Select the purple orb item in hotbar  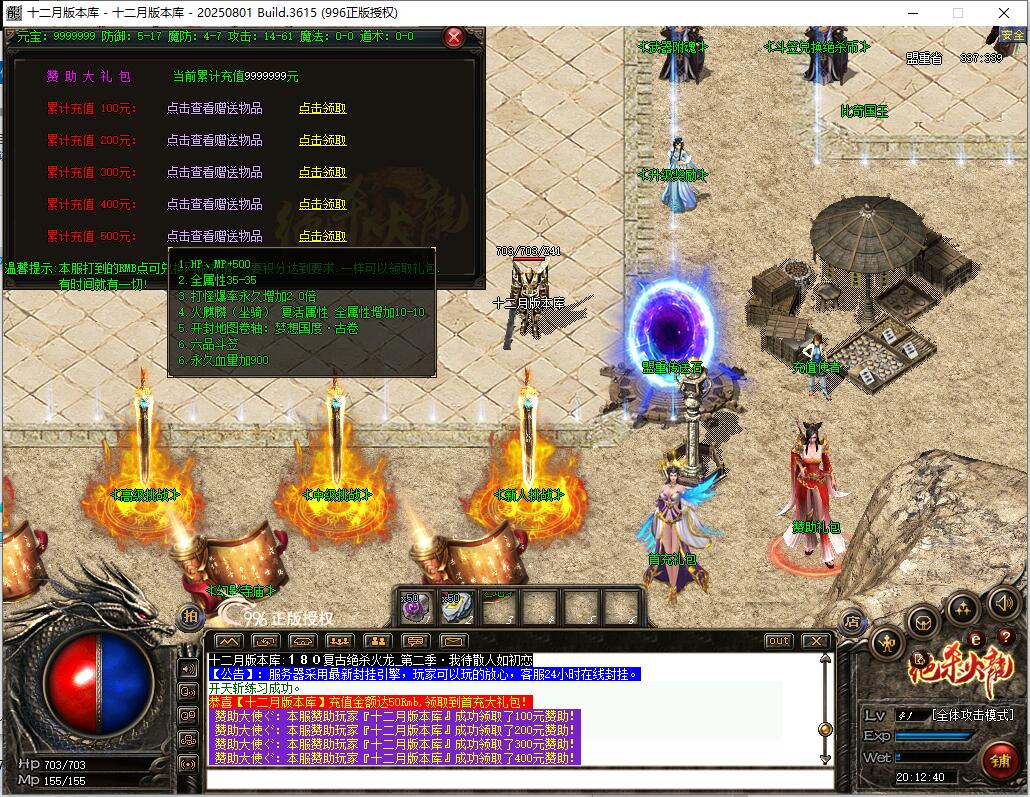click(x=416, y=607)
